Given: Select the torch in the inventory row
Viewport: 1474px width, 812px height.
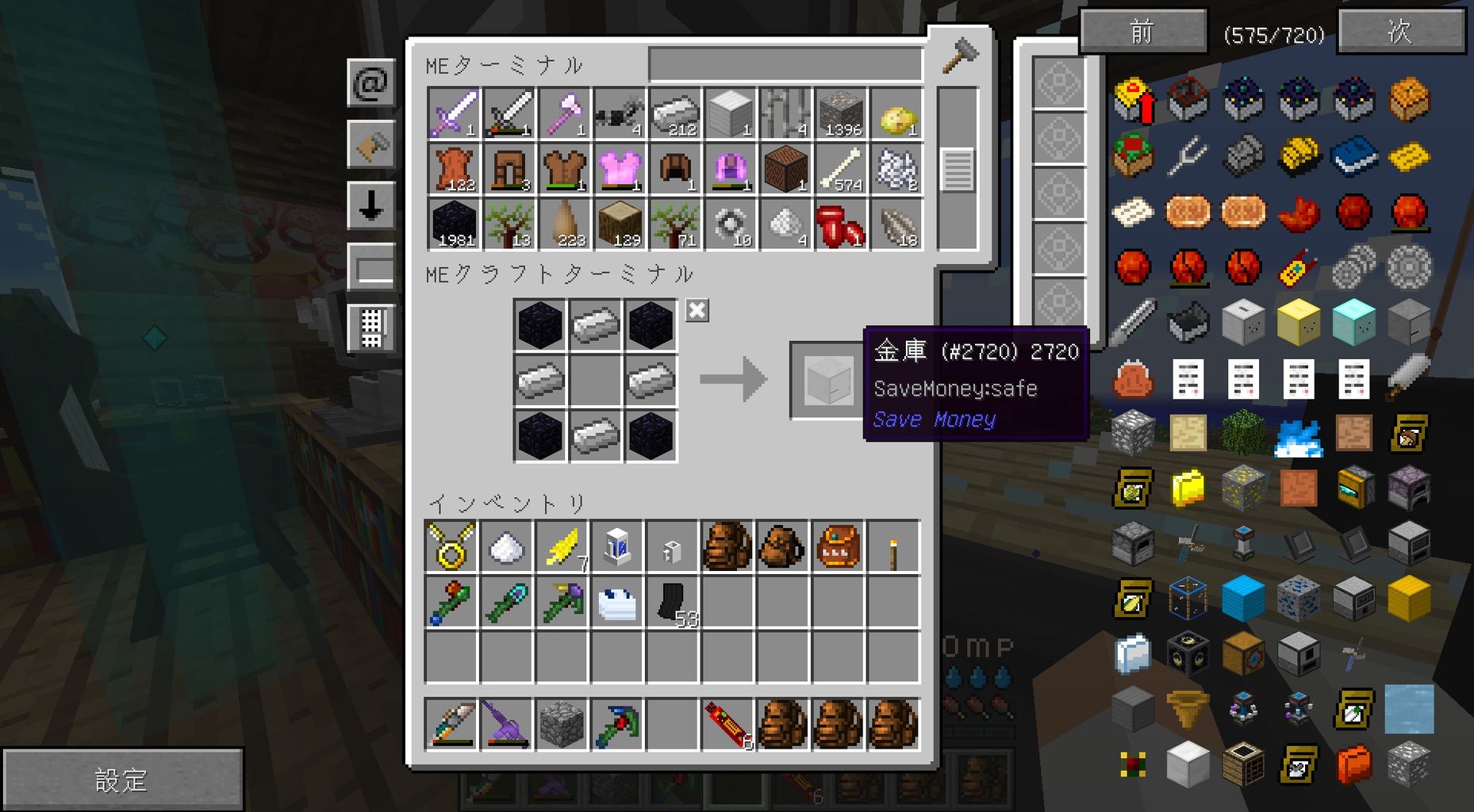Looking at the screenshot, I should (x=895, y=547).
